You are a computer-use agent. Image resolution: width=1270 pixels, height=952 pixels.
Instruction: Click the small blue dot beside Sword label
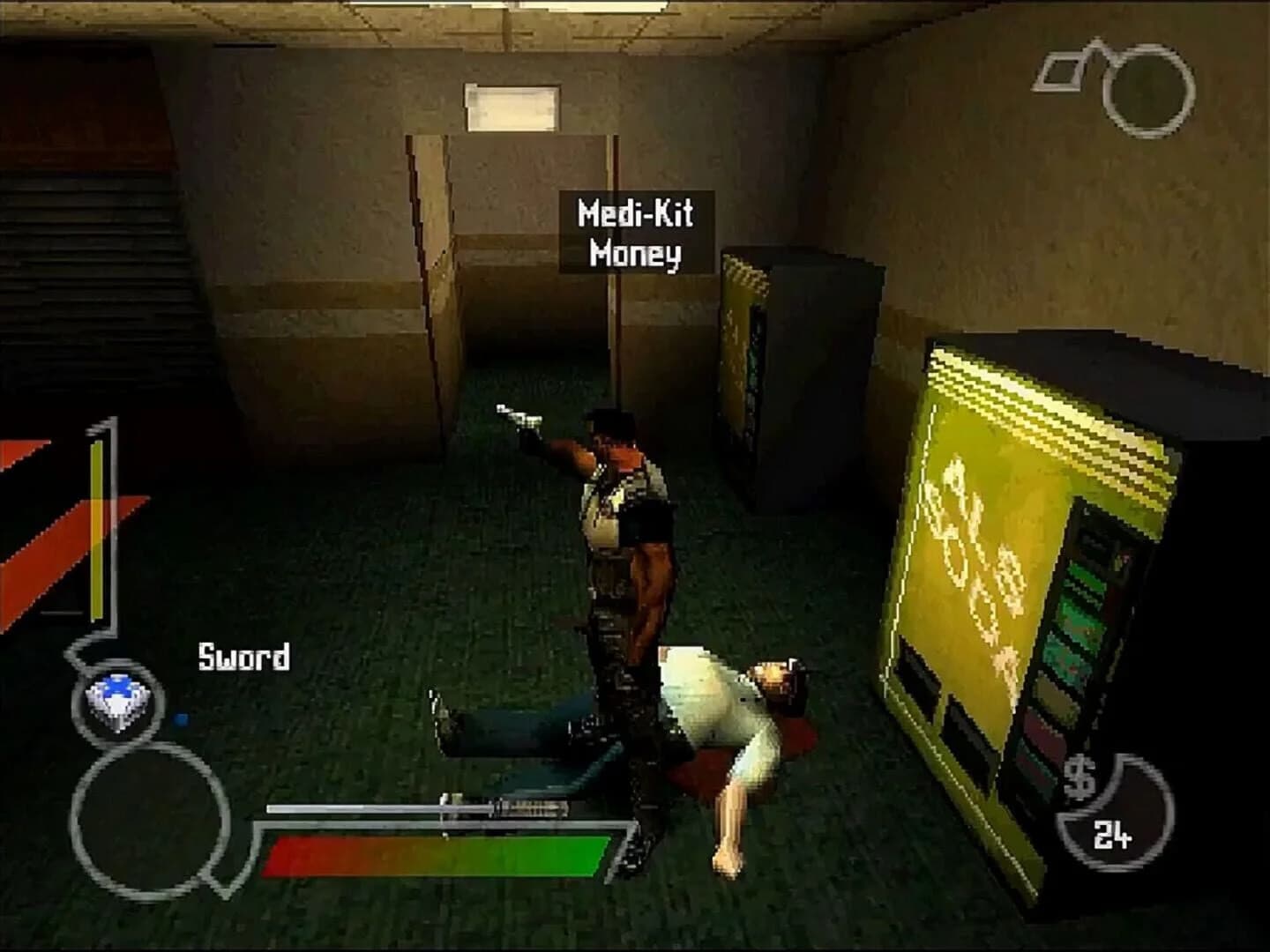tap(181, 717)
